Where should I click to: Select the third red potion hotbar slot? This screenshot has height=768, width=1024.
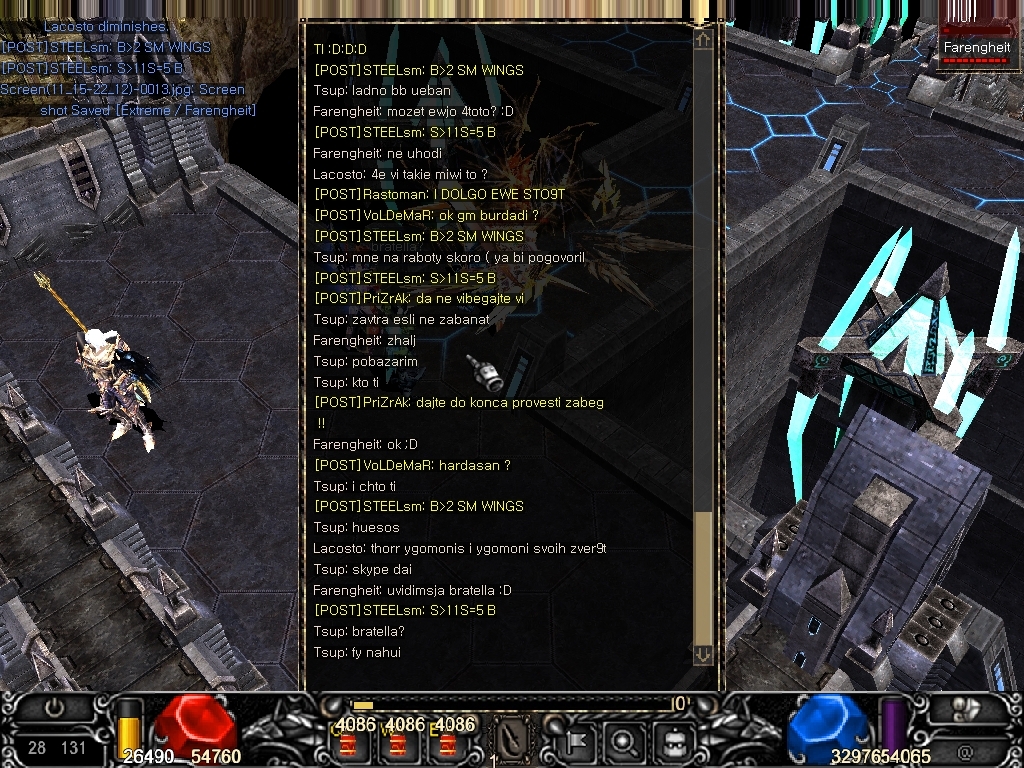point(447,745)
